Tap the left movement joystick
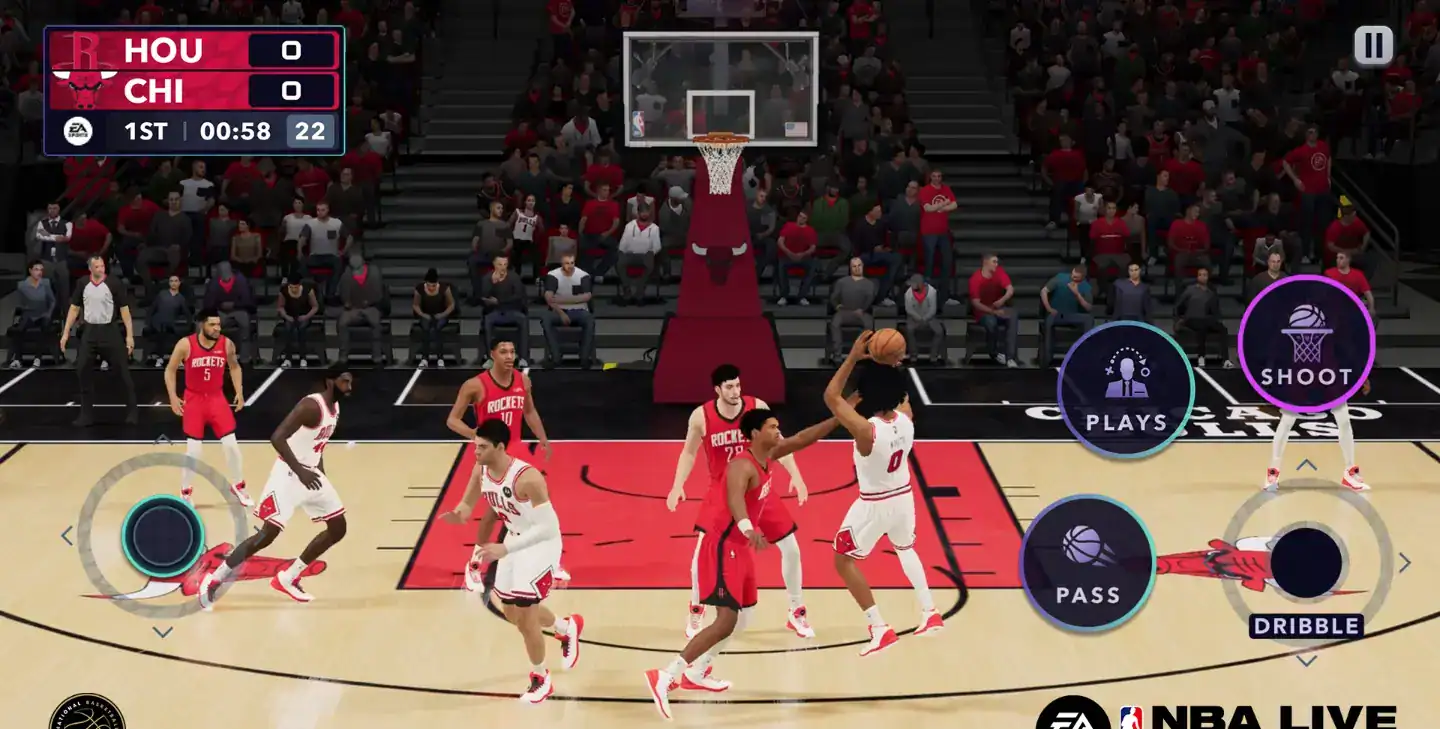 click(x=162, y=537)
